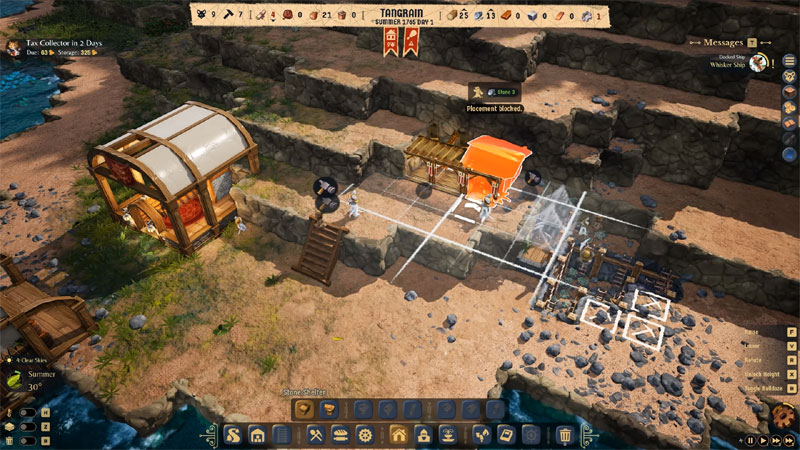
Task: Choose the bread food category
Action: pyautogui.click(x=339, y=435)
